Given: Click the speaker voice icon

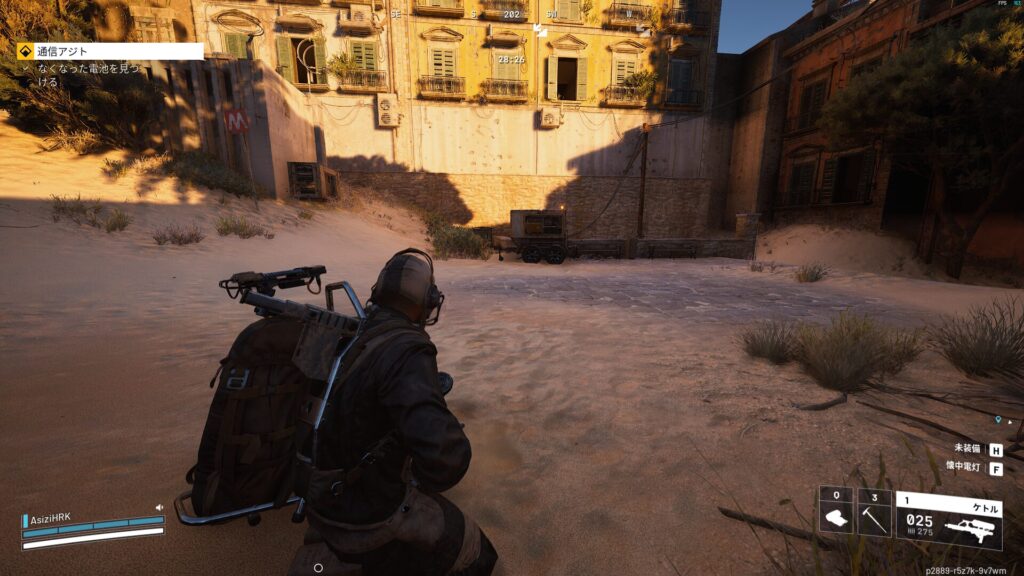Looking at the screenshot, I should point(159,507).
